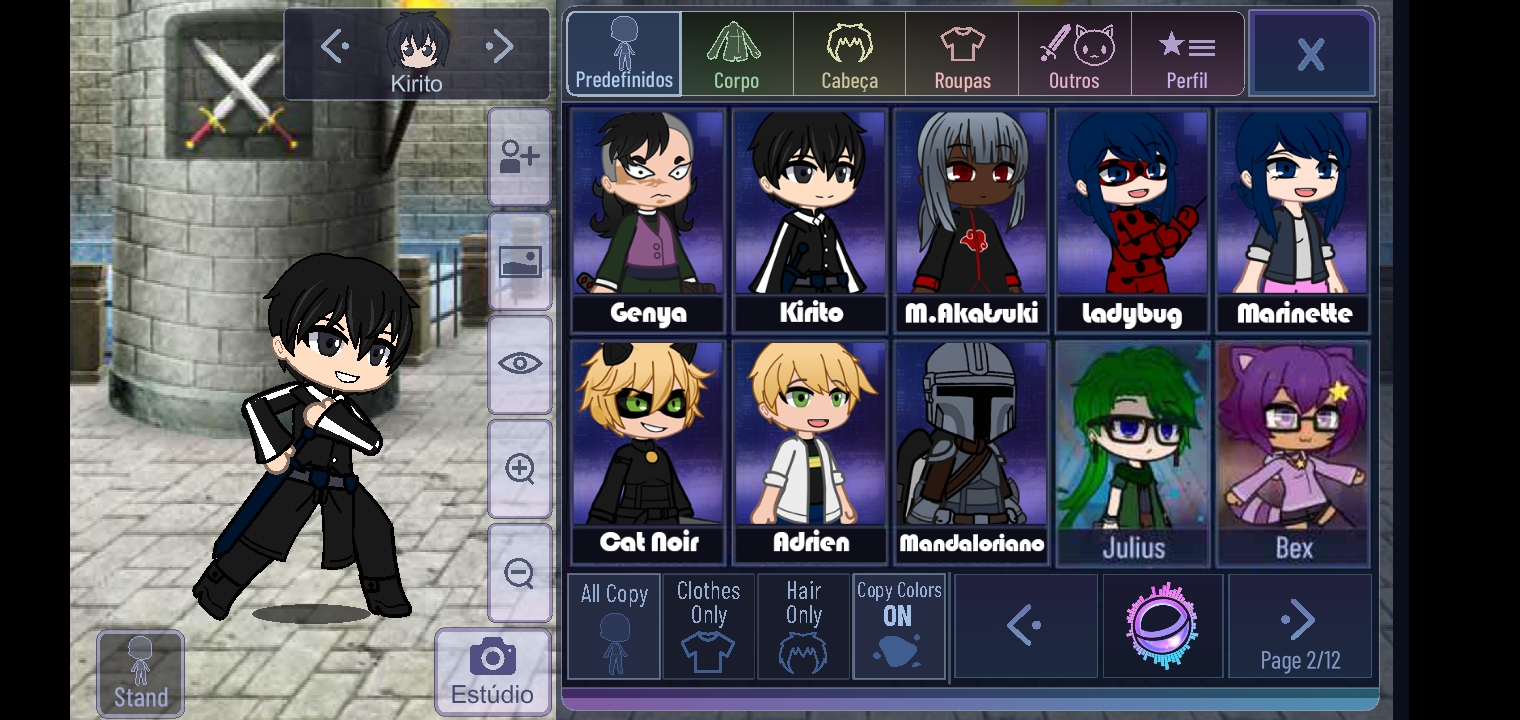Pick the Mandaloriano preset character
The height and width of the screenshot is (720, 1520).
(971, 452)
